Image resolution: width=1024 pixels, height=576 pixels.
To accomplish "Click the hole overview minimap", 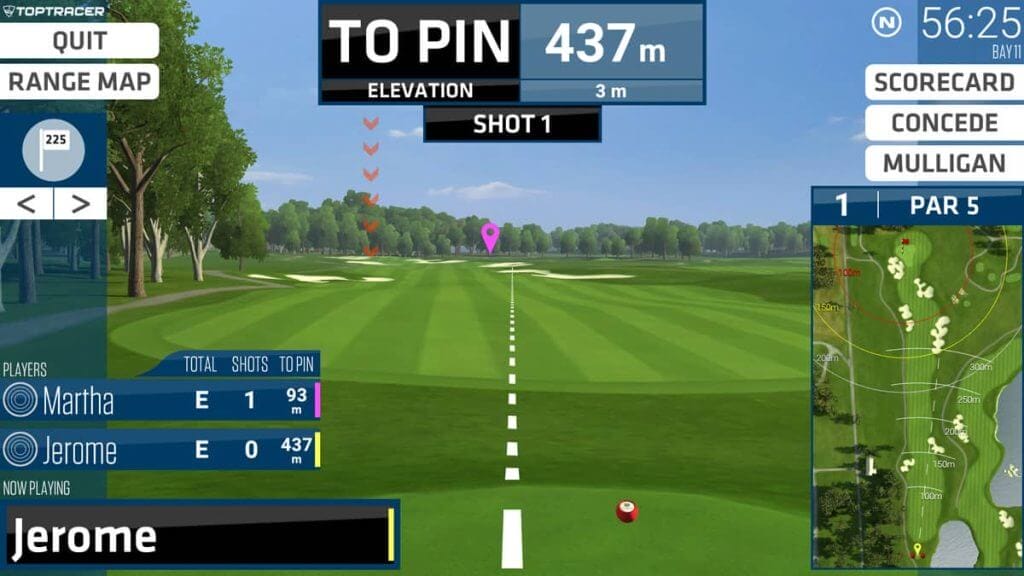I will point(916,396).
